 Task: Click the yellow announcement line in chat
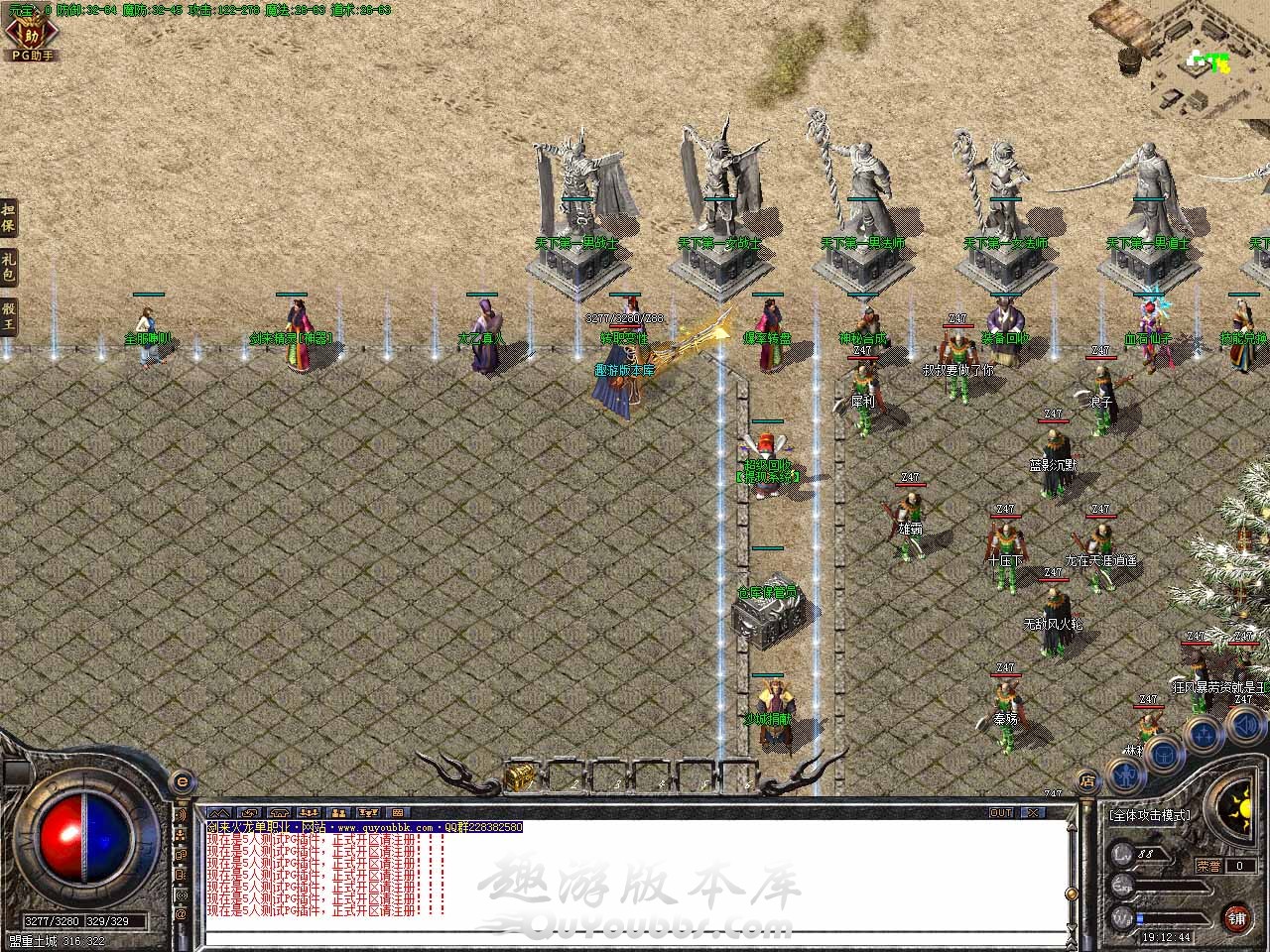pyautogui.click(x=364, y=827)
